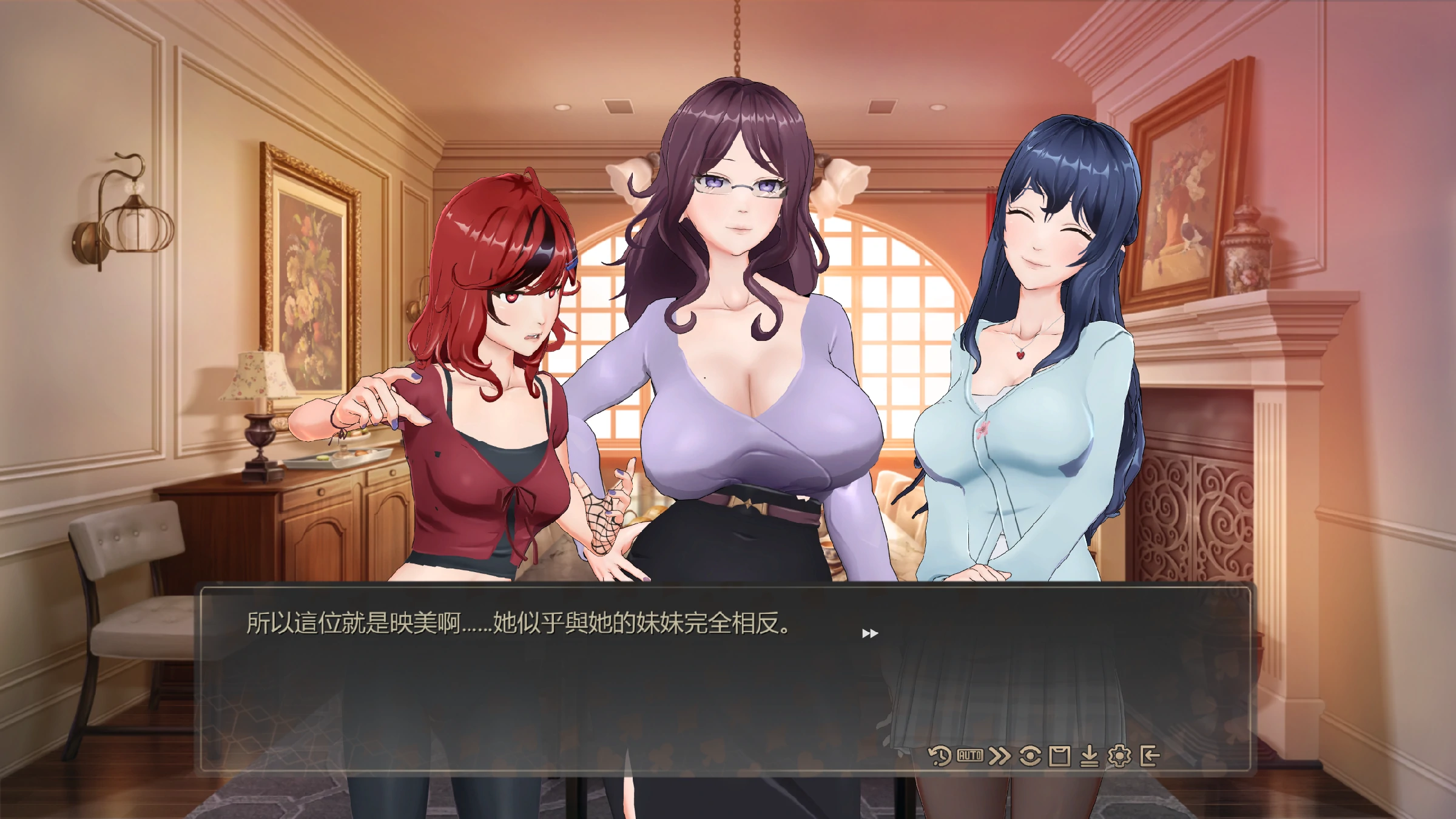Toggle AUTO text advance mode
The image size is (1456, 819).
click(970, 756)
